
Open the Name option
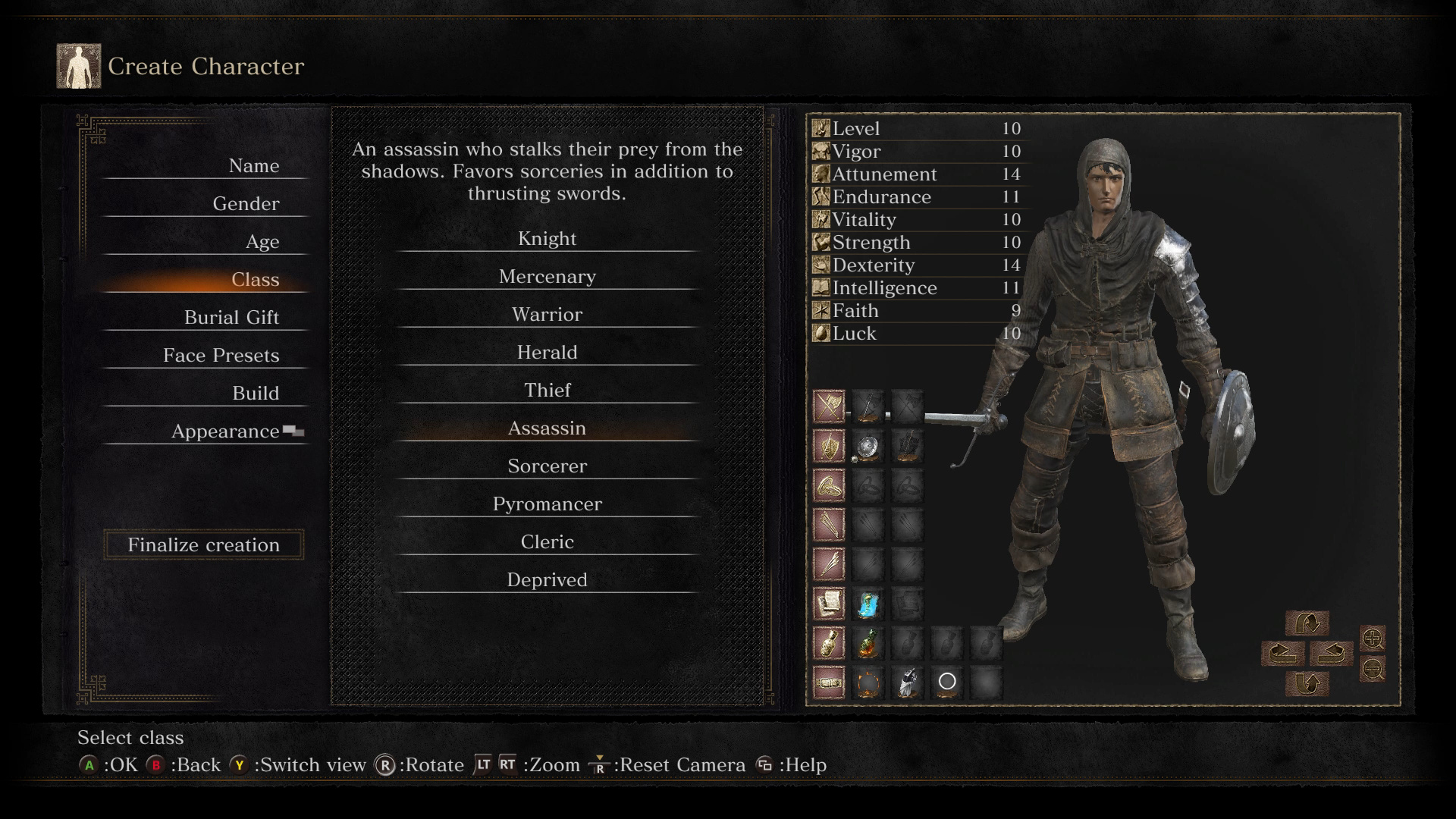pyautogui.click(x=253, y=166)
